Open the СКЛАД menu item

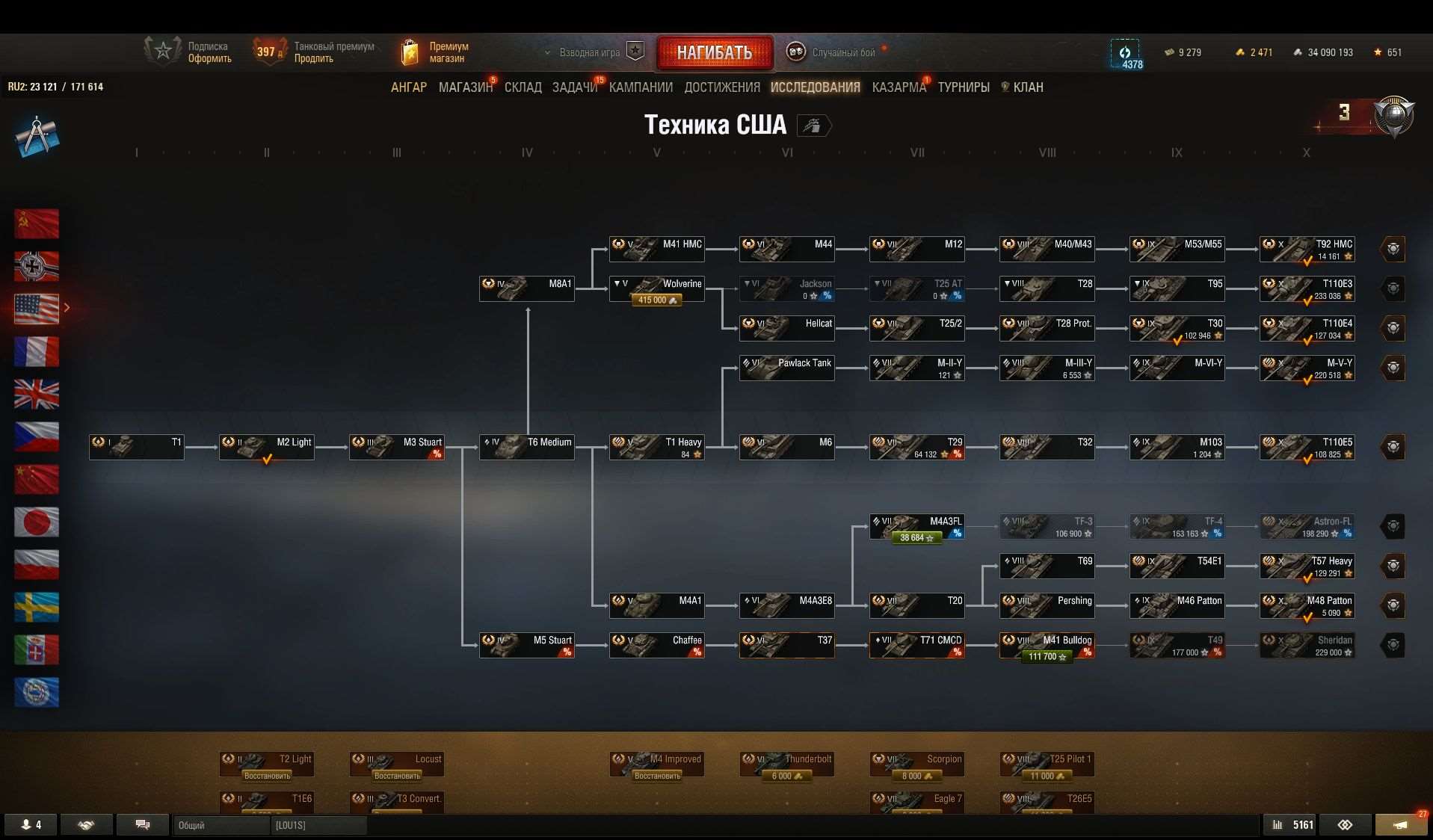pyautogui.click(x=523, y=87)
